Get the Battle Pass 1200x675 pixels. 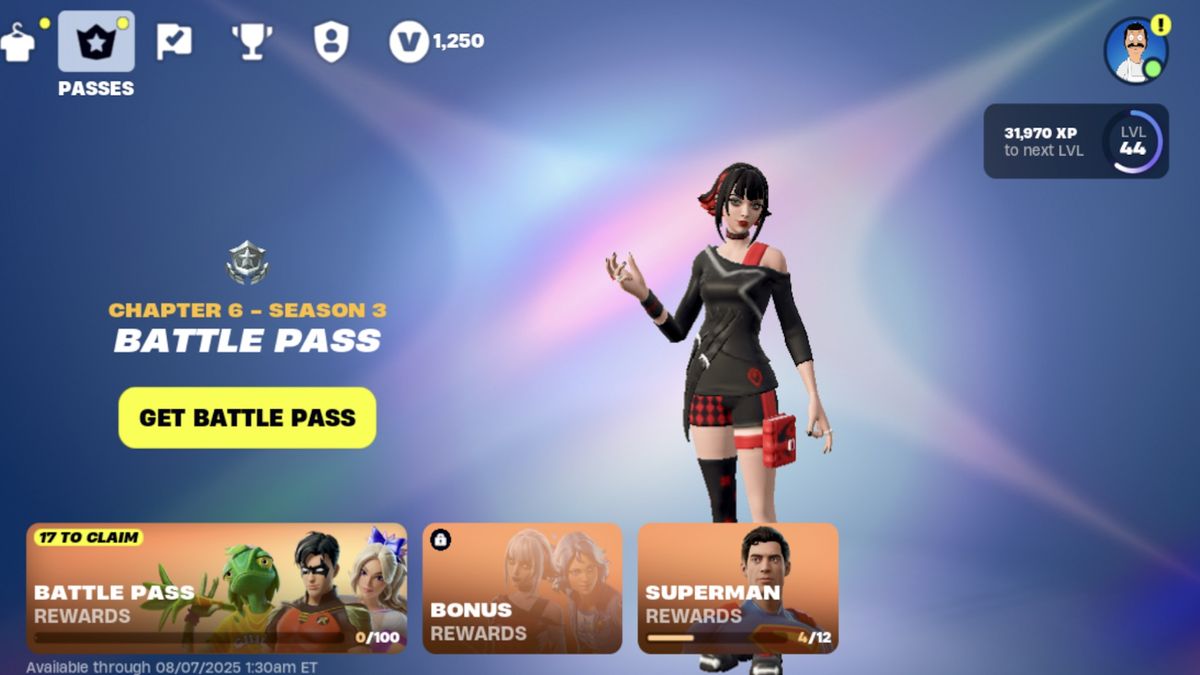click(x=247, y=417)
